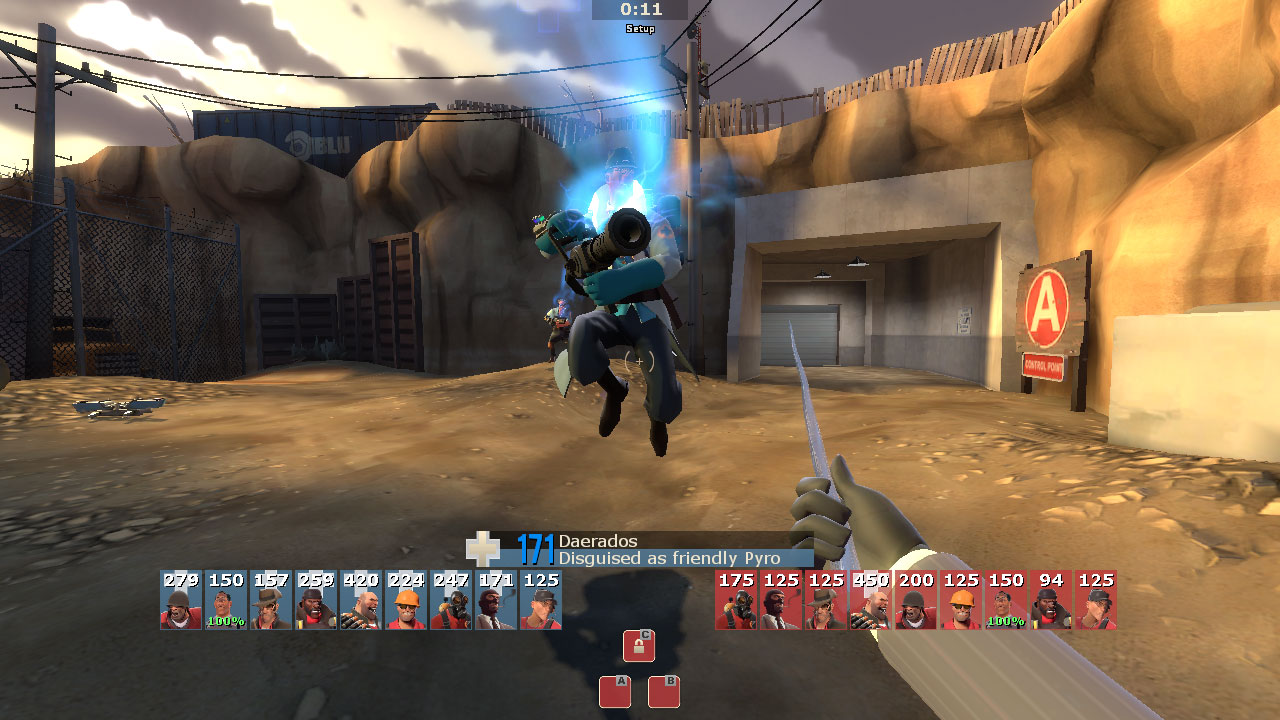Select the RED Pyro portrait
The width and height of the screenshot is (1280, 720).
click(736, 600)
